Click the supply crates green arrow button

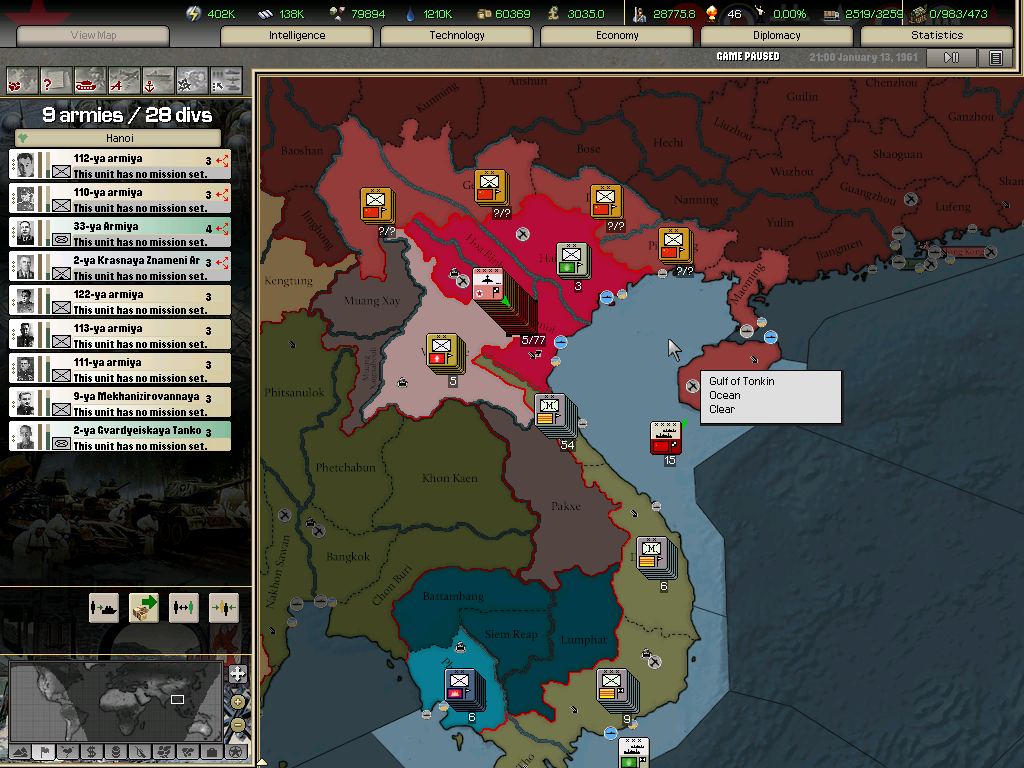tap(144, 607)
